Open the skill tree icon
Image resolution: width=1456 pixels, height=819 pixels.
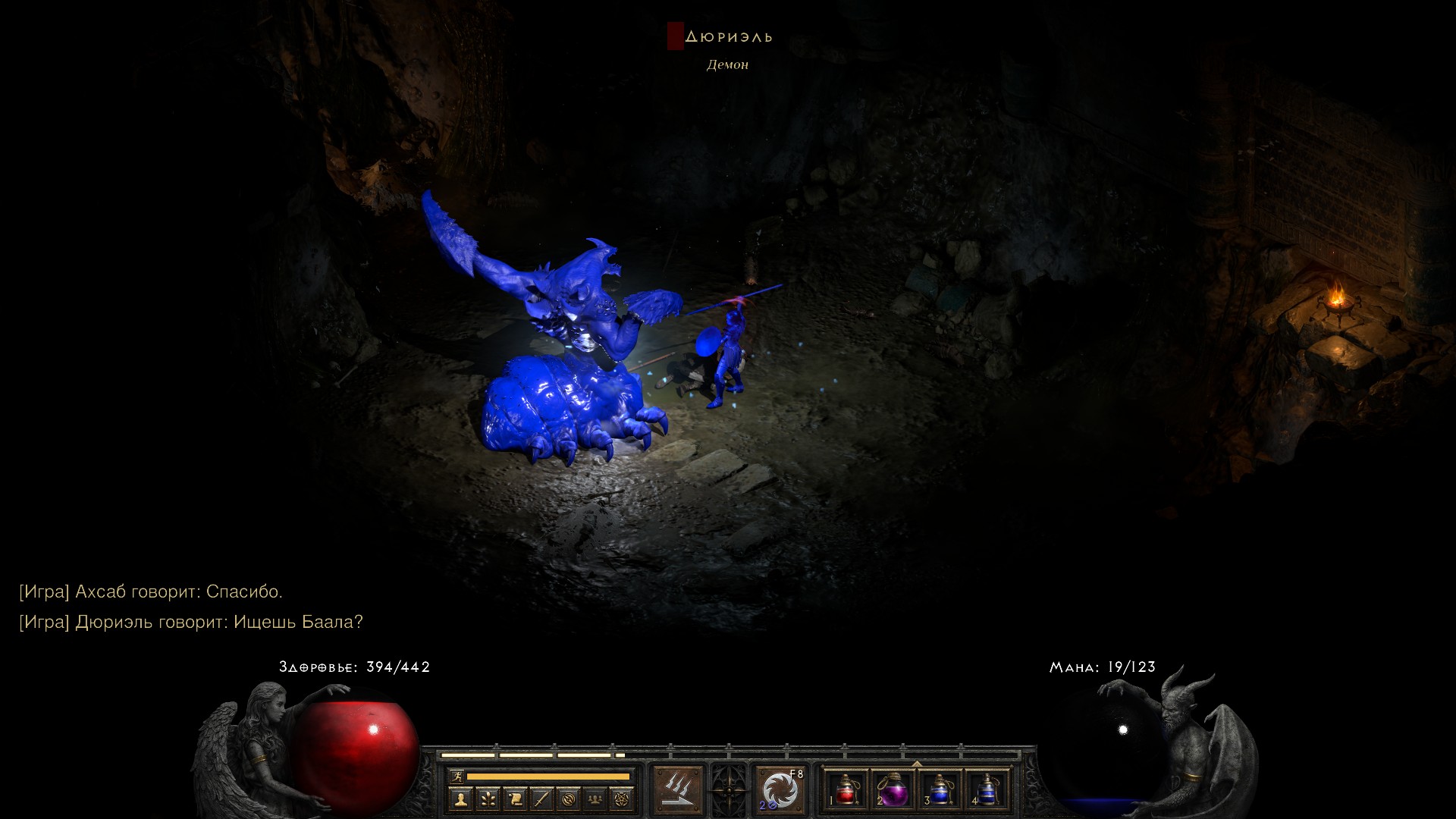click(x=488, y=799)
